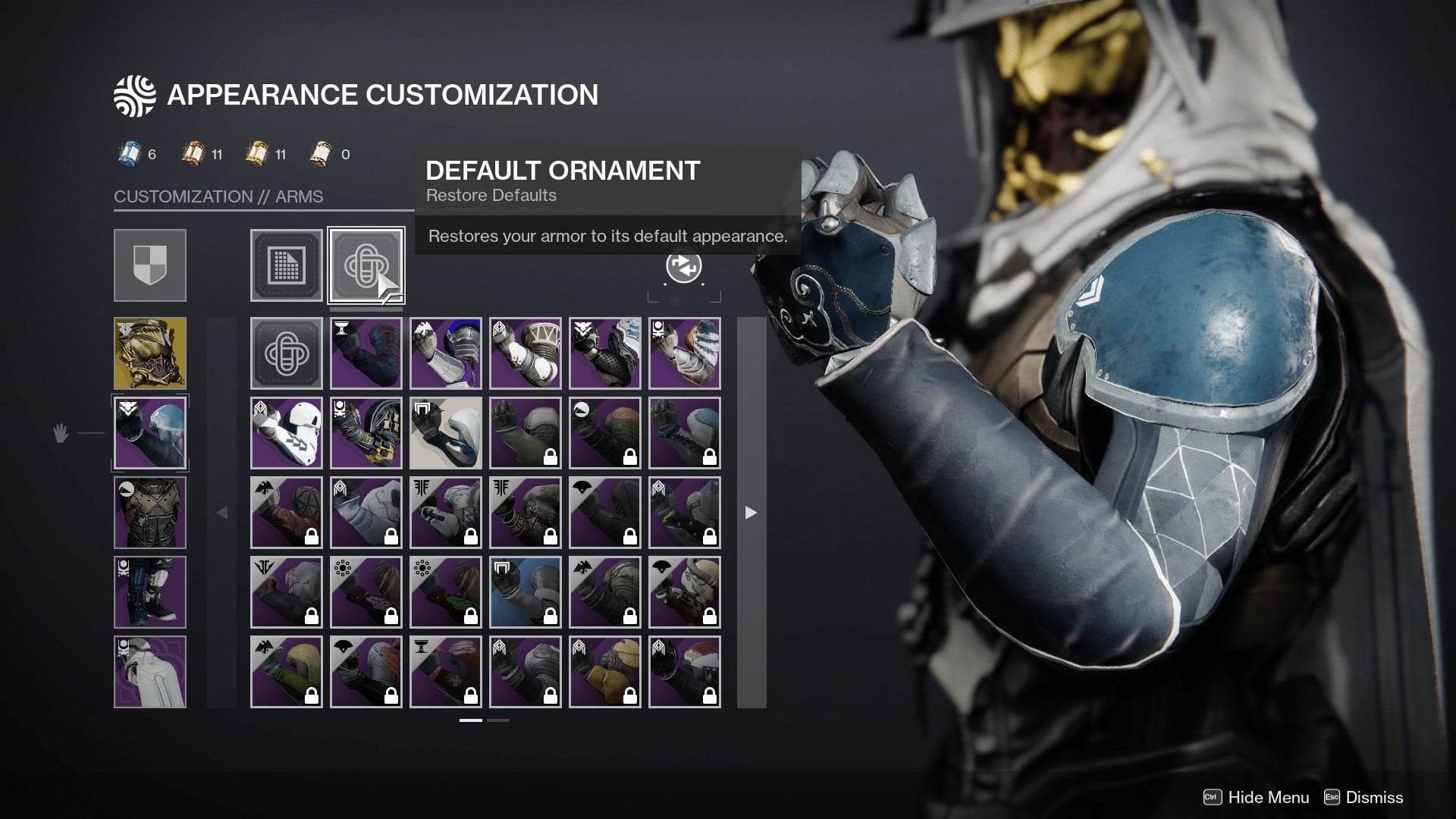Click the right arrow to view next ornament page
The width and height of the screenshot is (1456, 819).
pos(749,513)
